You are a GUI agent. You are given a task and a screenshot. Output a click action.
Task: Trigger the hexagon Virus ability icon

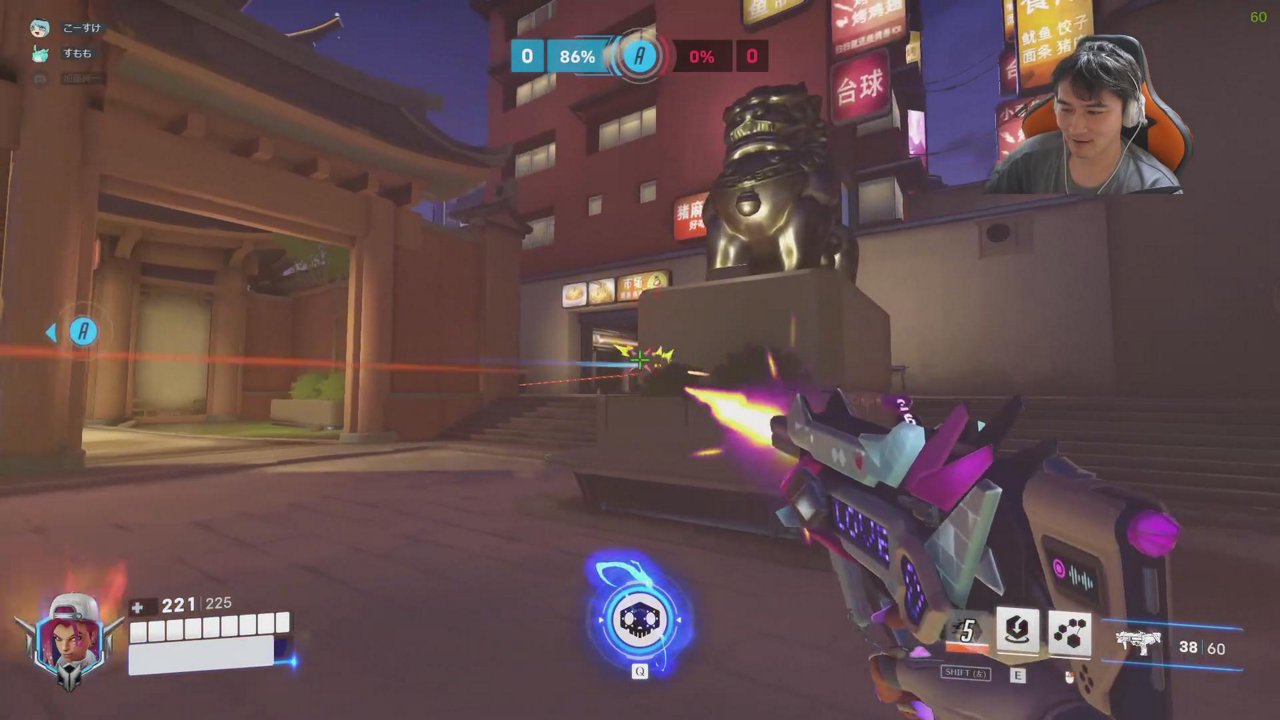1069,632
